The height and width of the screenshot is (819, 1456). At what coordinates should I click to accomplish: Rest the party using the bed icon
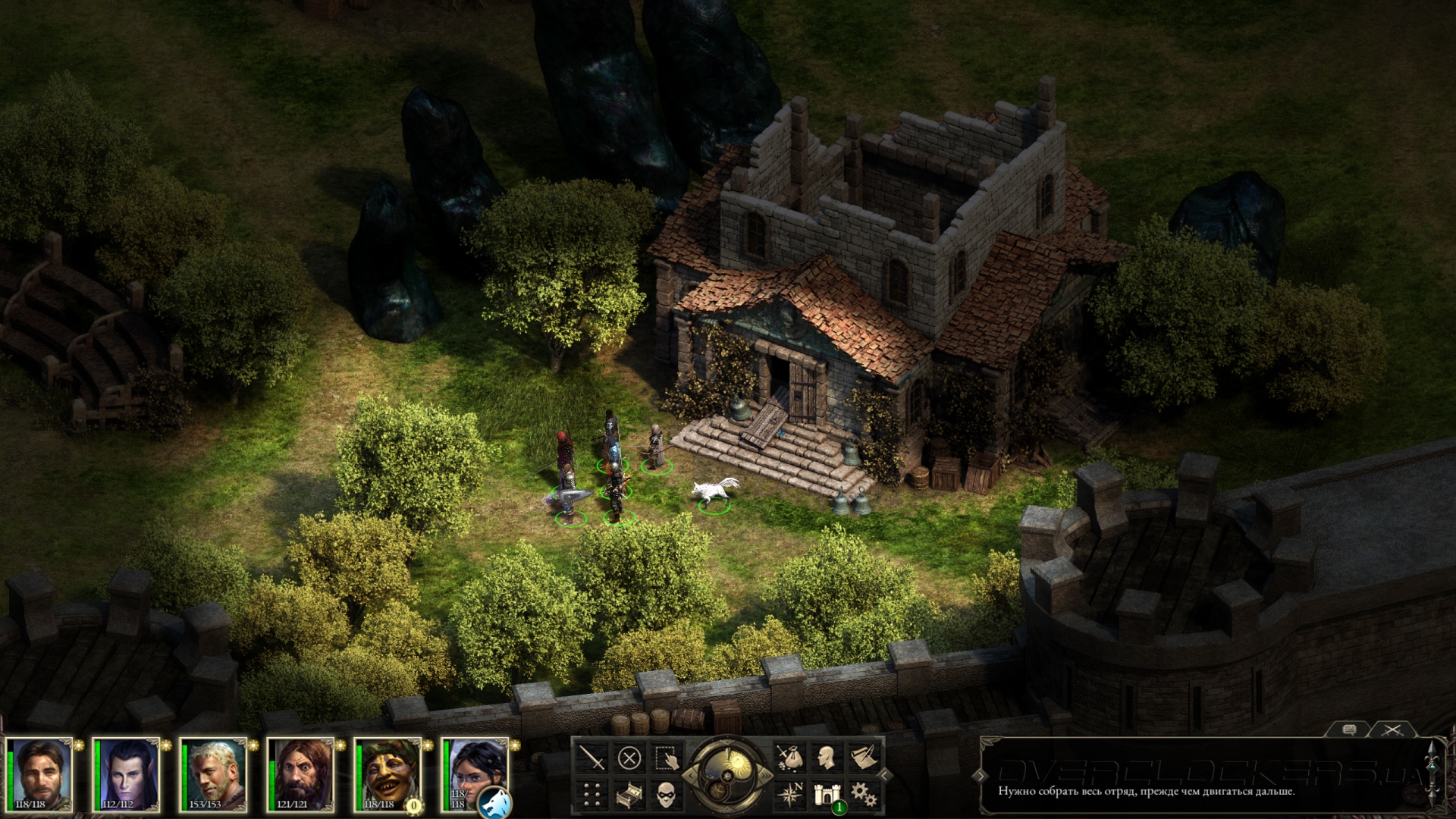coord(629,795)
